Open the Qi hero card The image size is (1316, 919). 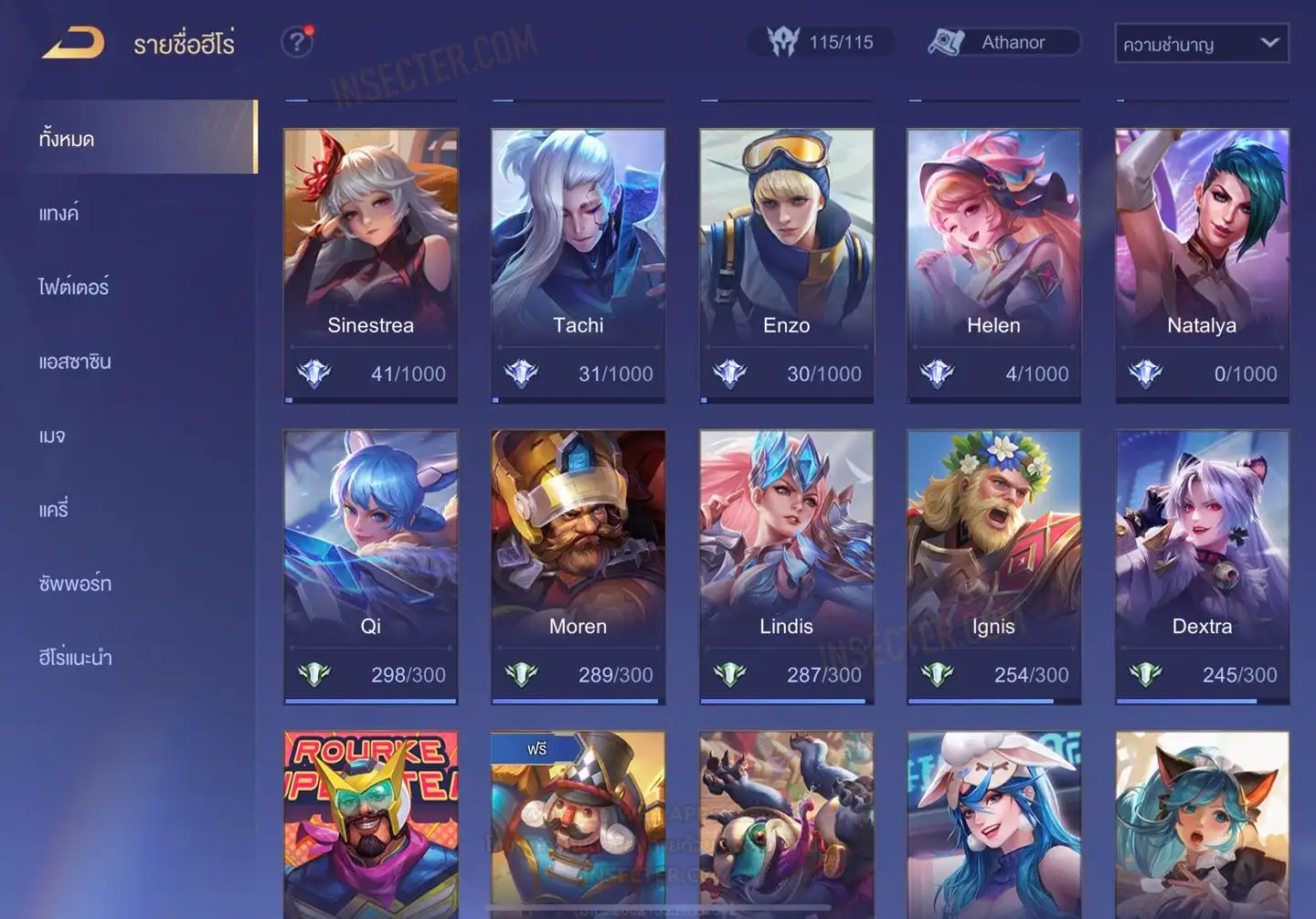tap(370, 566)
